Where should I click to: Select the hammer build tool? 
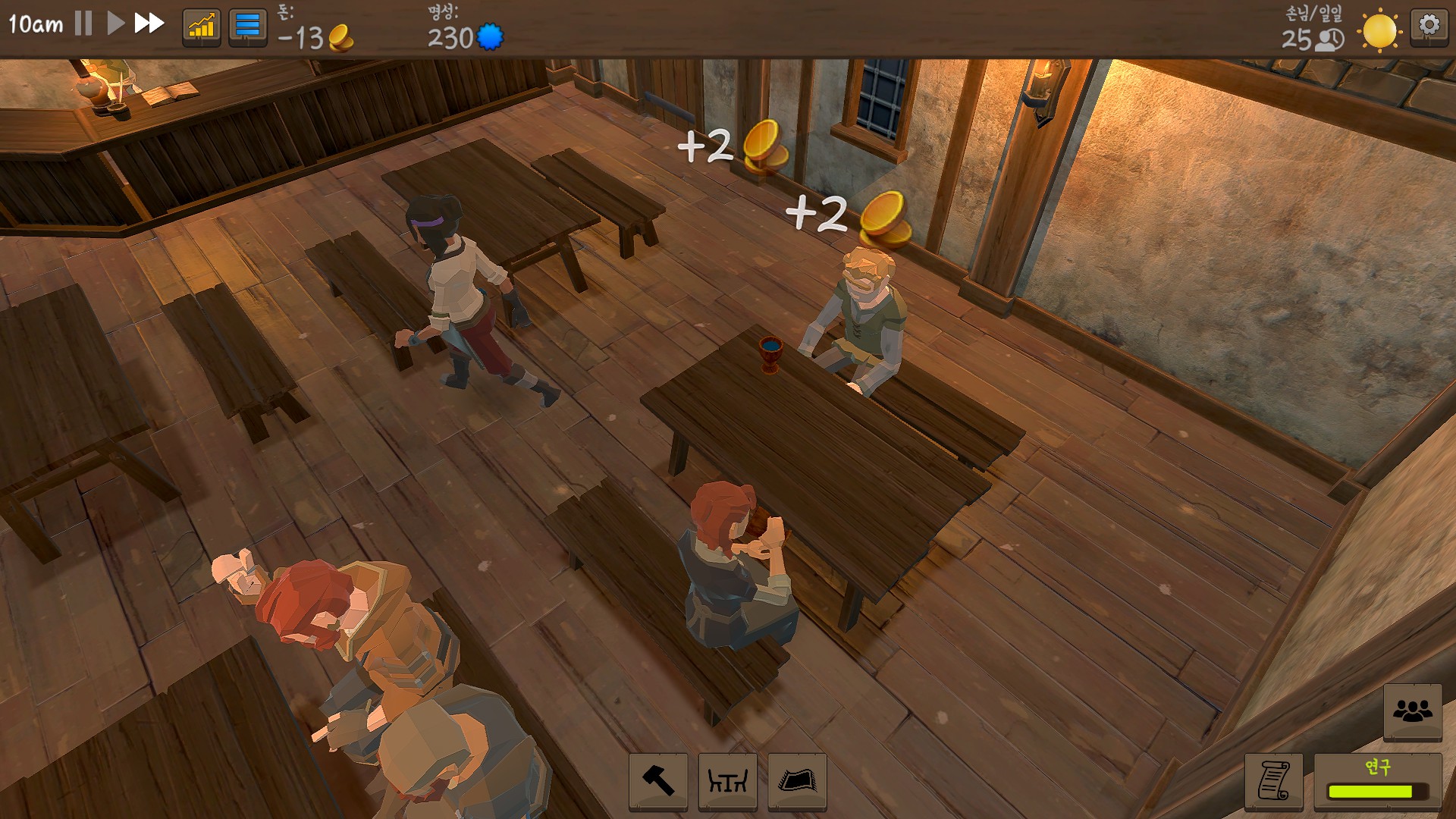coord(658,781)
